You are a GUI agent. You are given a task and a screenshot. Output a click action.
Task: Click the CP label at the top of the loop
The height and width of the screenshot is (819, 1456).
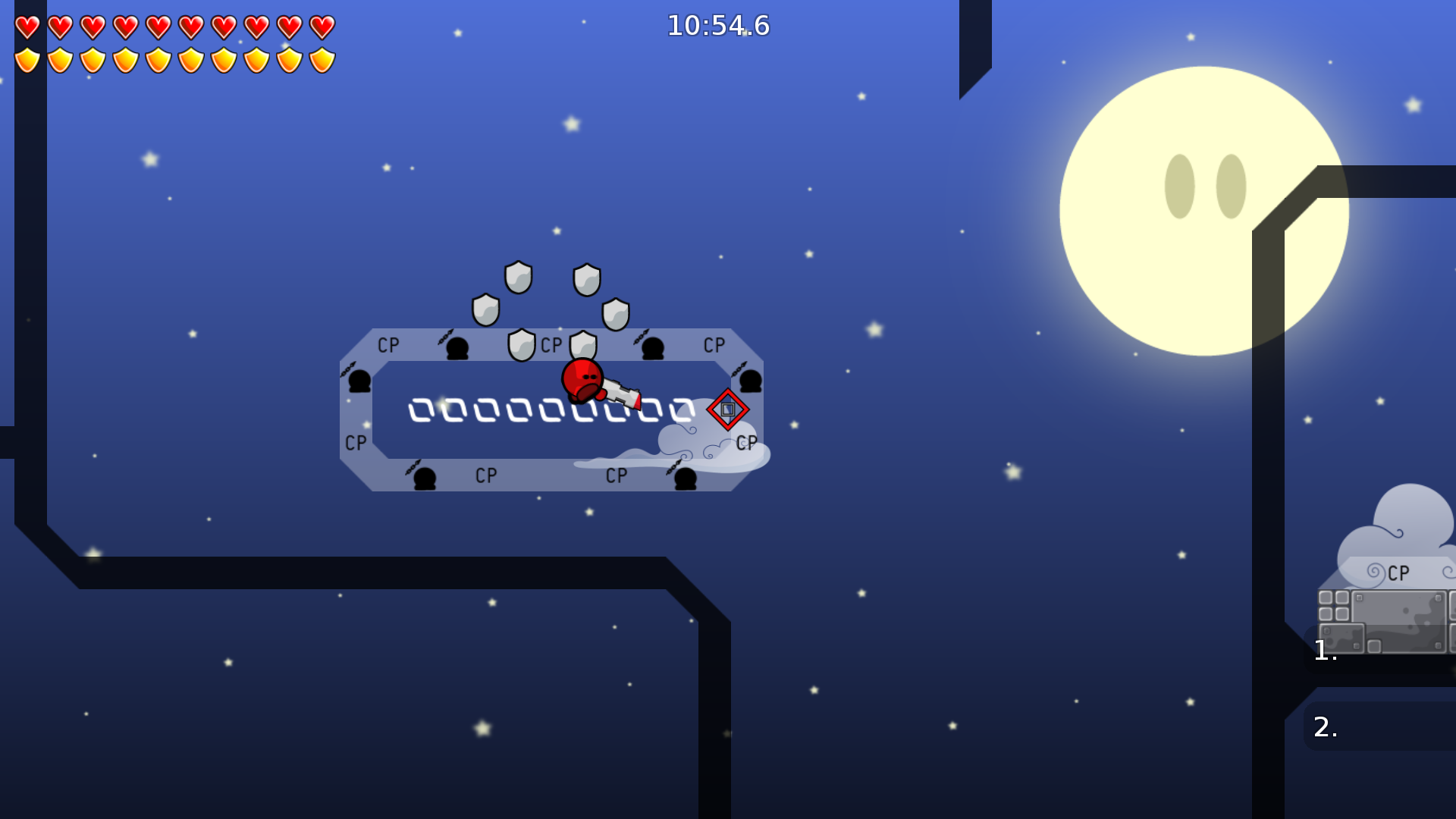point(551,345)
